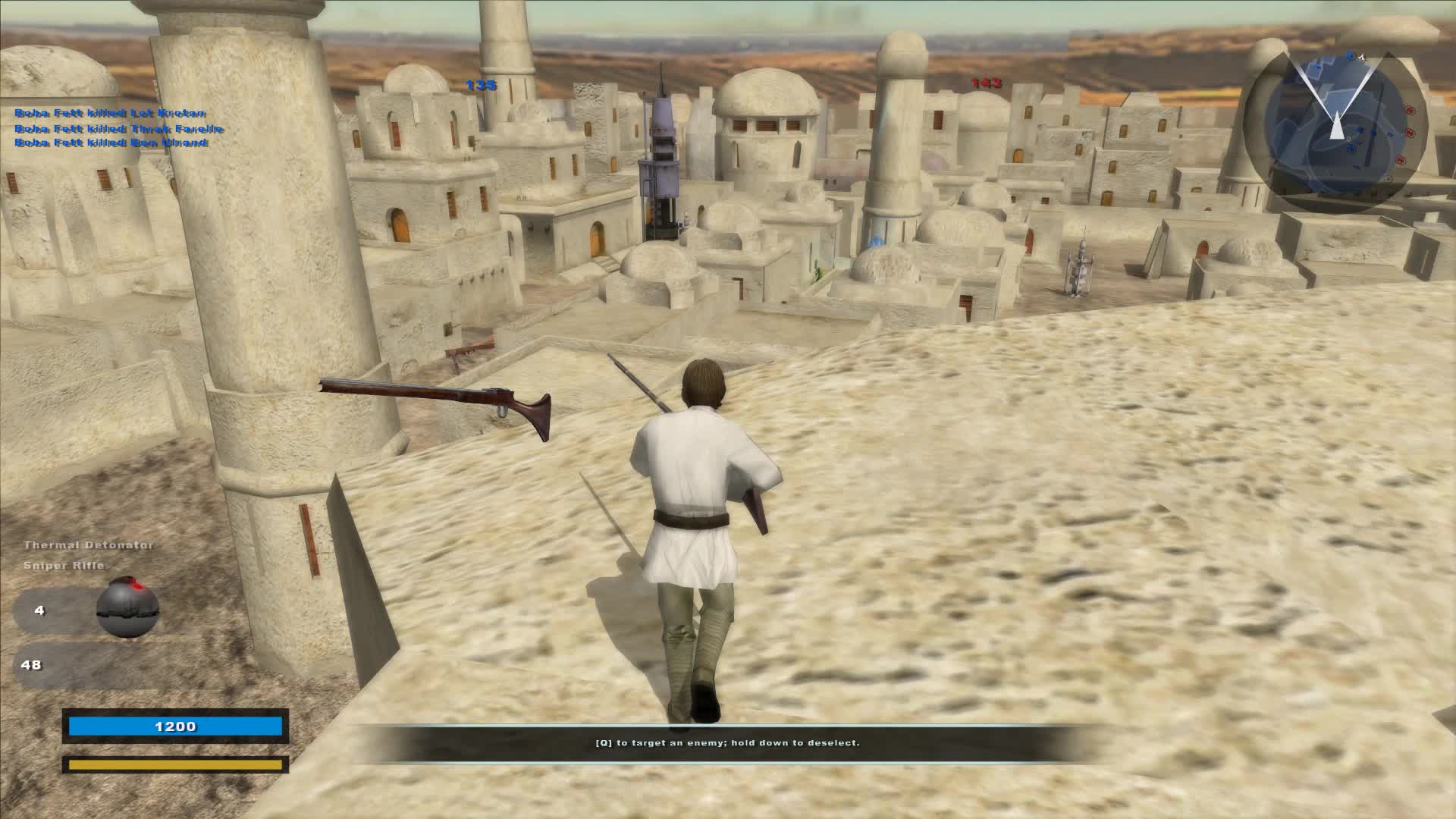Click the blue health bar showing 1200

tap(174, 726)
